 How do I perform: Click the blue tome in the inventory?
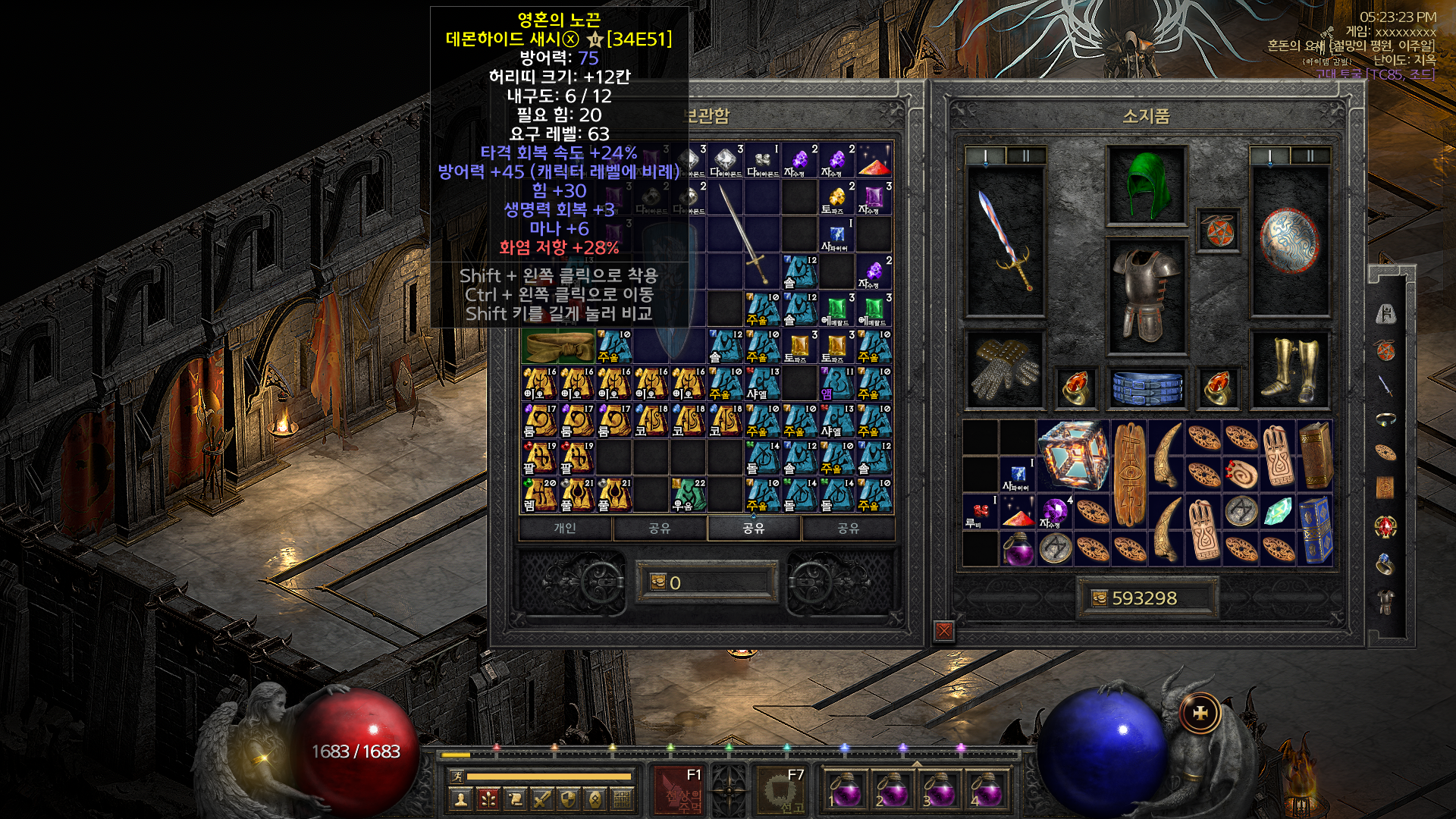[1316, 529]
